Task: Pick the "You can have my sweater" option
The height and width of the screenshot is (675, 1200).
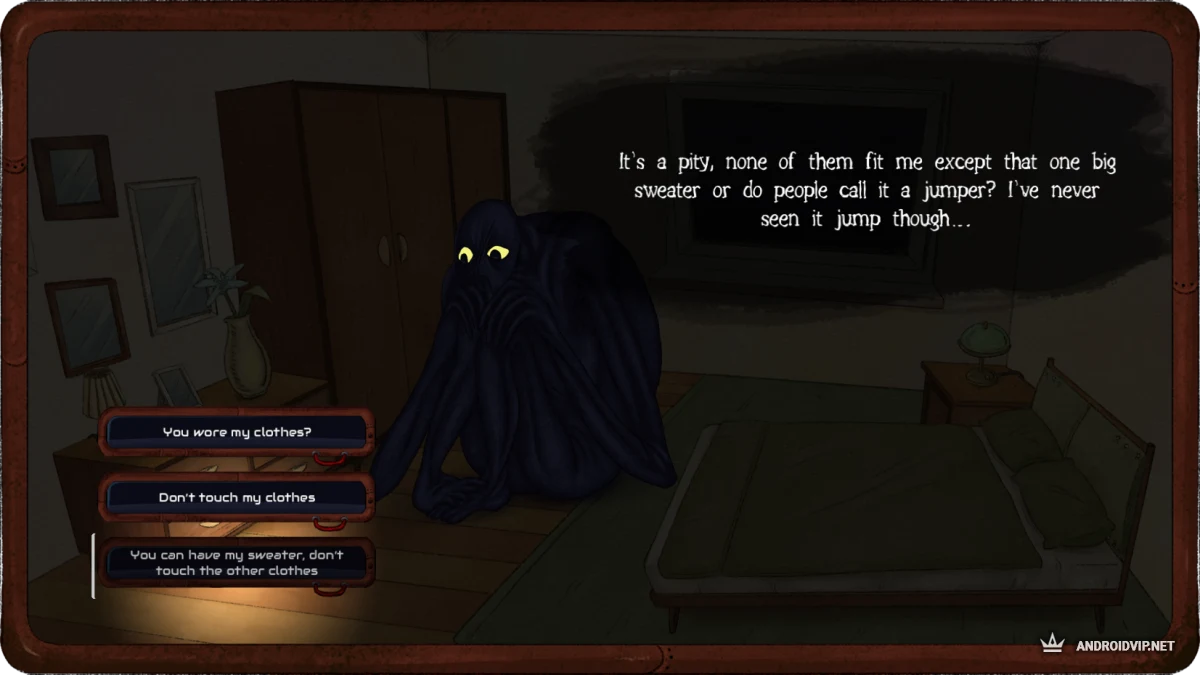Action: click(237, 563)
